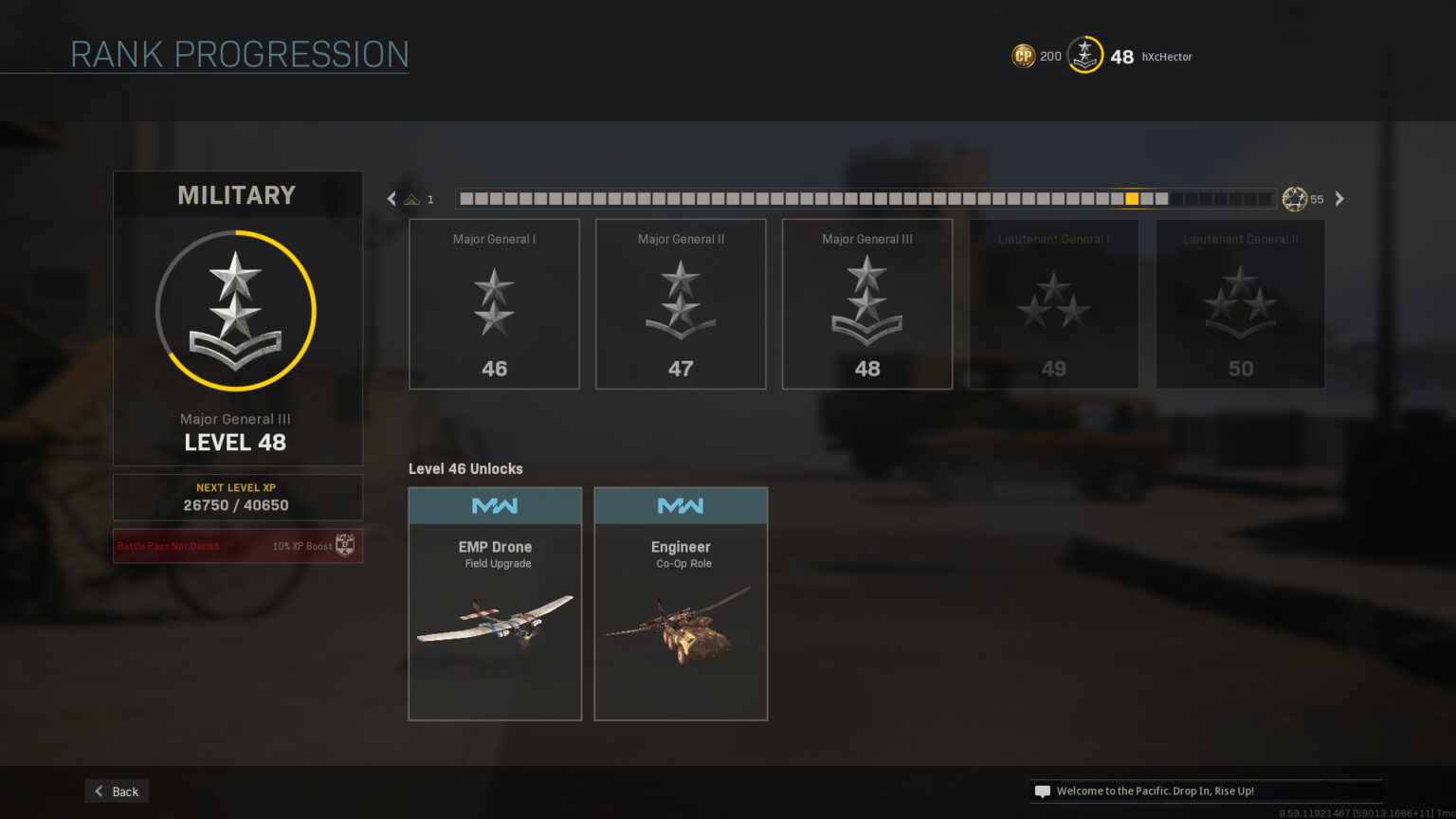Screen dimensions: 1456x819
Task: Click the MW logo on the Engineer card
Action: (681, 505)
